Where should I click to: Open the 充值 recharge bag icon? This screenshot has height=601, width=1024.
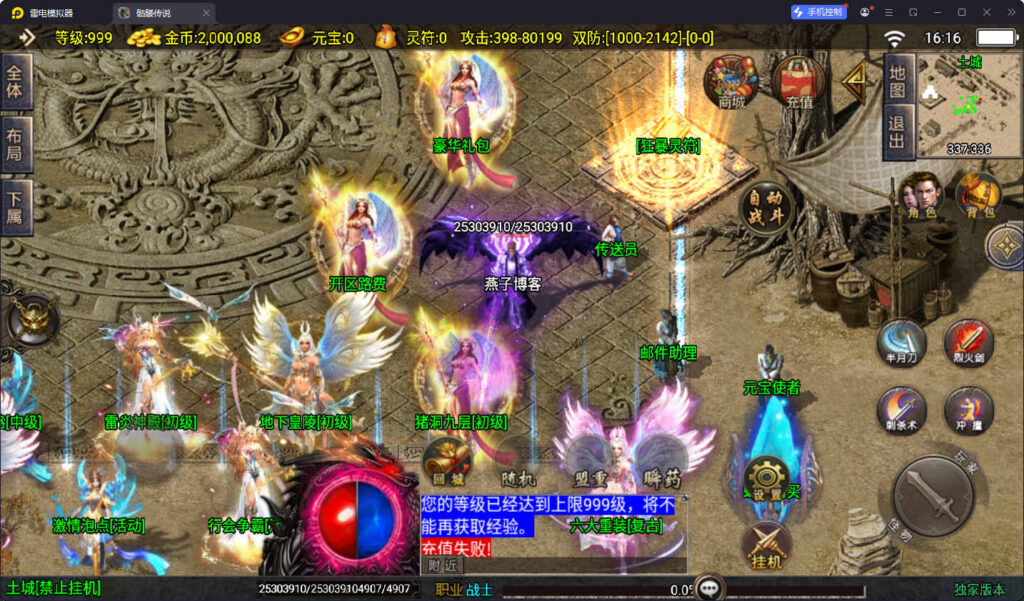coord(798,80)
